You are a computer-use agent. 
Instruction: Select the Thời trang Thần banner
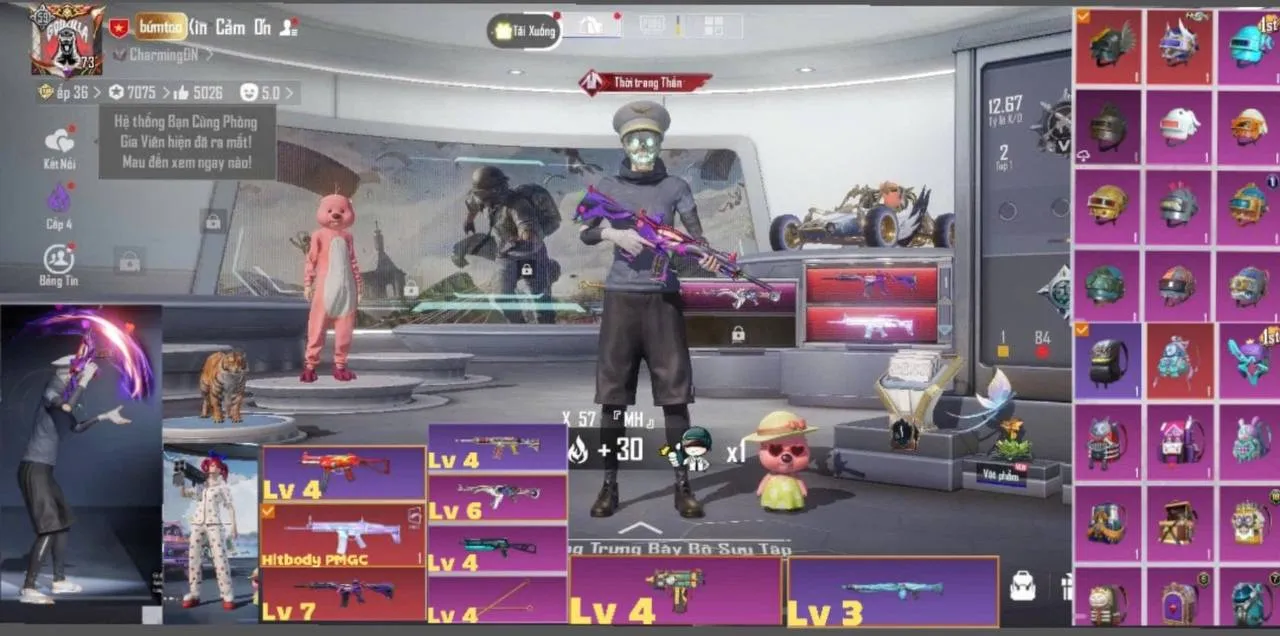(x=646, y=83)
